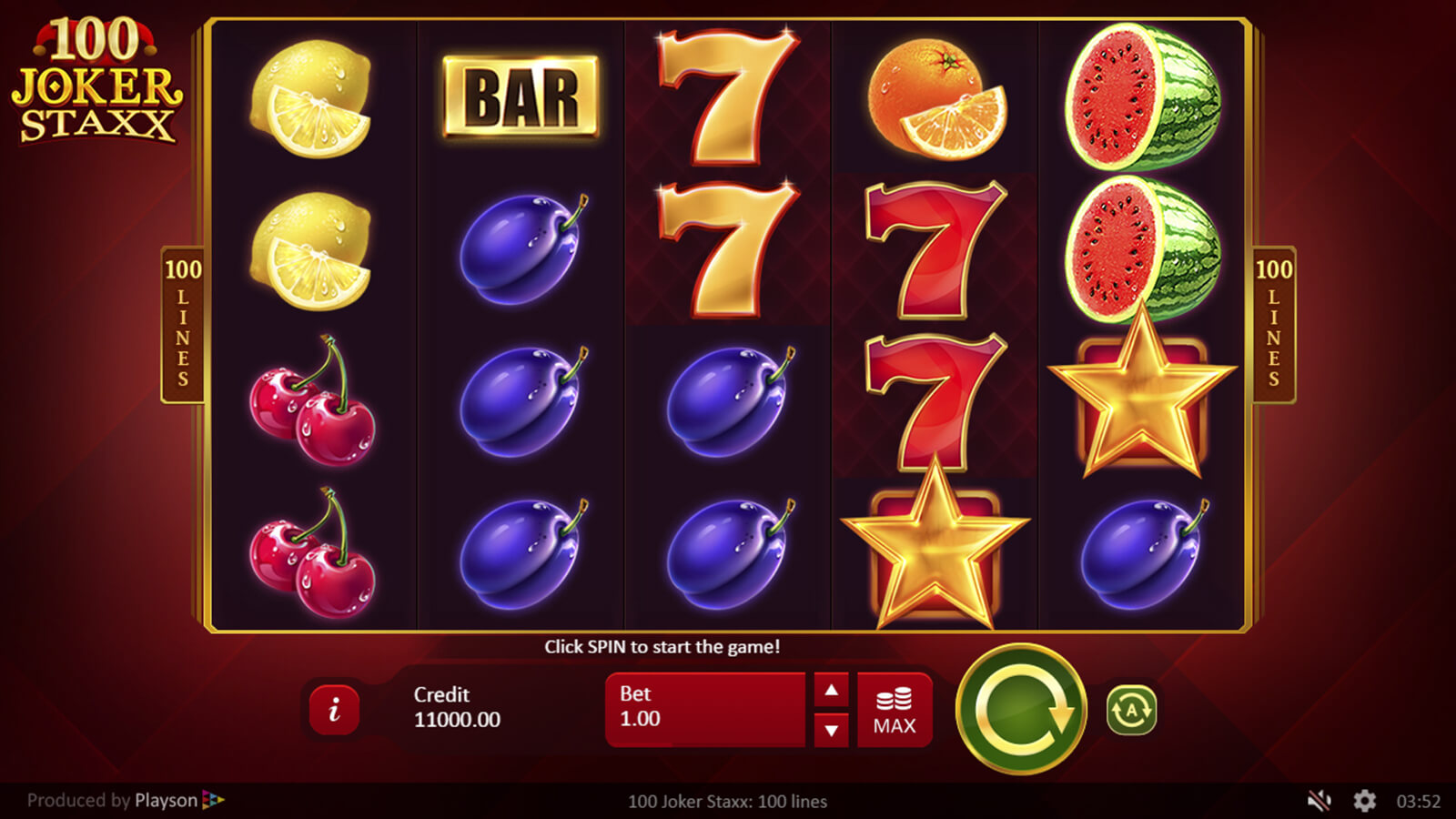Toggle the muted sound icon
Viewport: 1456px width, 819px height.
pyautogui.click(x=1319, y=801)
